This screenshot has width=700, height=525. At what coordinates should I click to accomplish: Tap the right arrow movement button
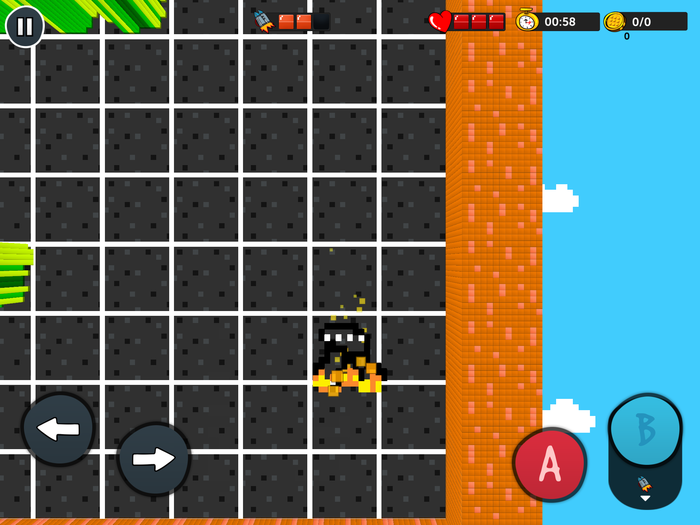154,459
